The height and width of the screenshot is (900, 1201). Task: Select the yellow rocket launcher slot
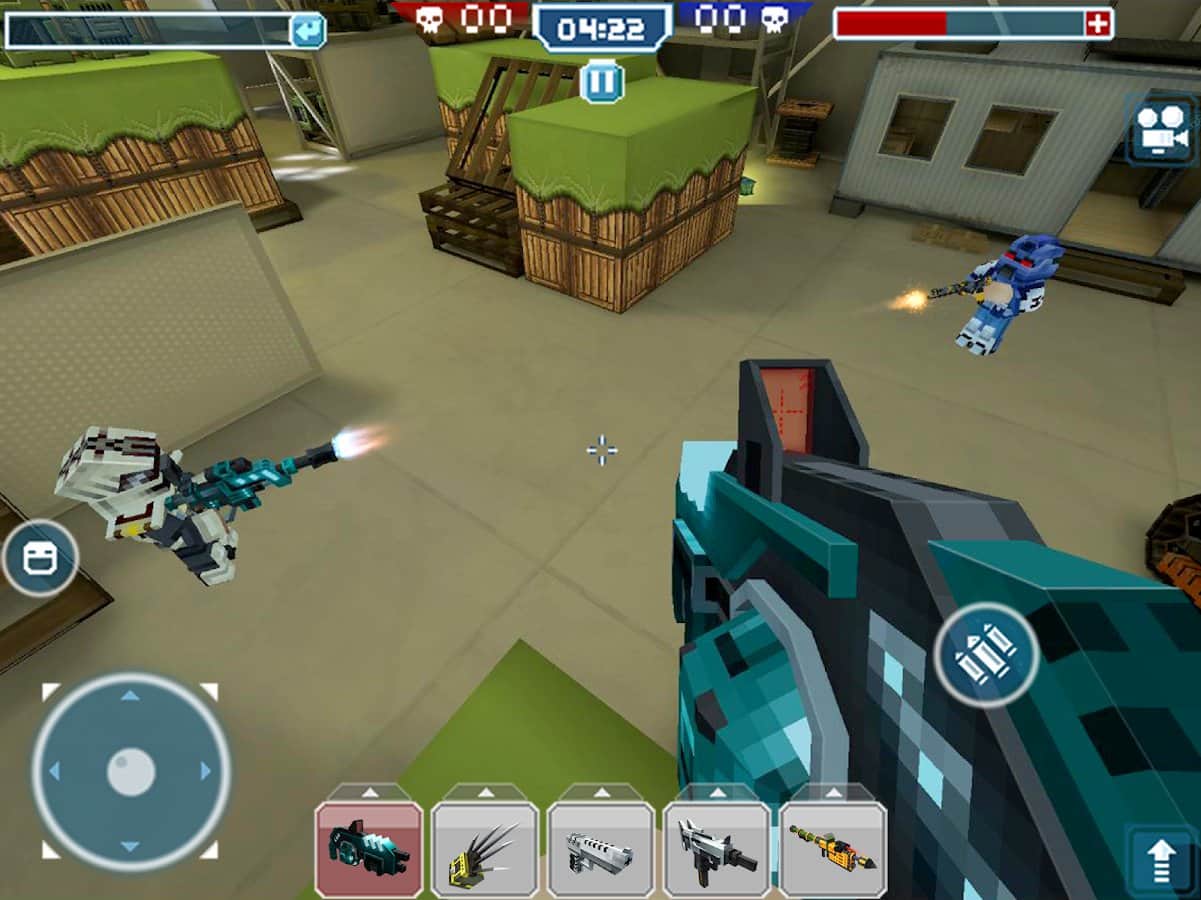[x=833, y=848]
